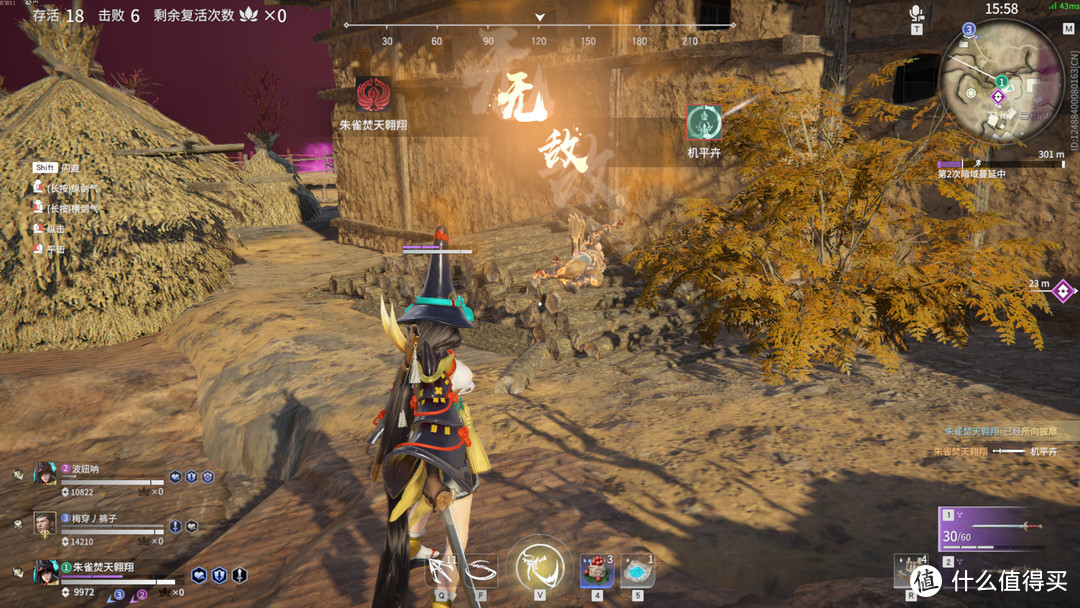Trigger the ultimate ability circular icon
This screenshot has height=608, width=1080.
539,567
